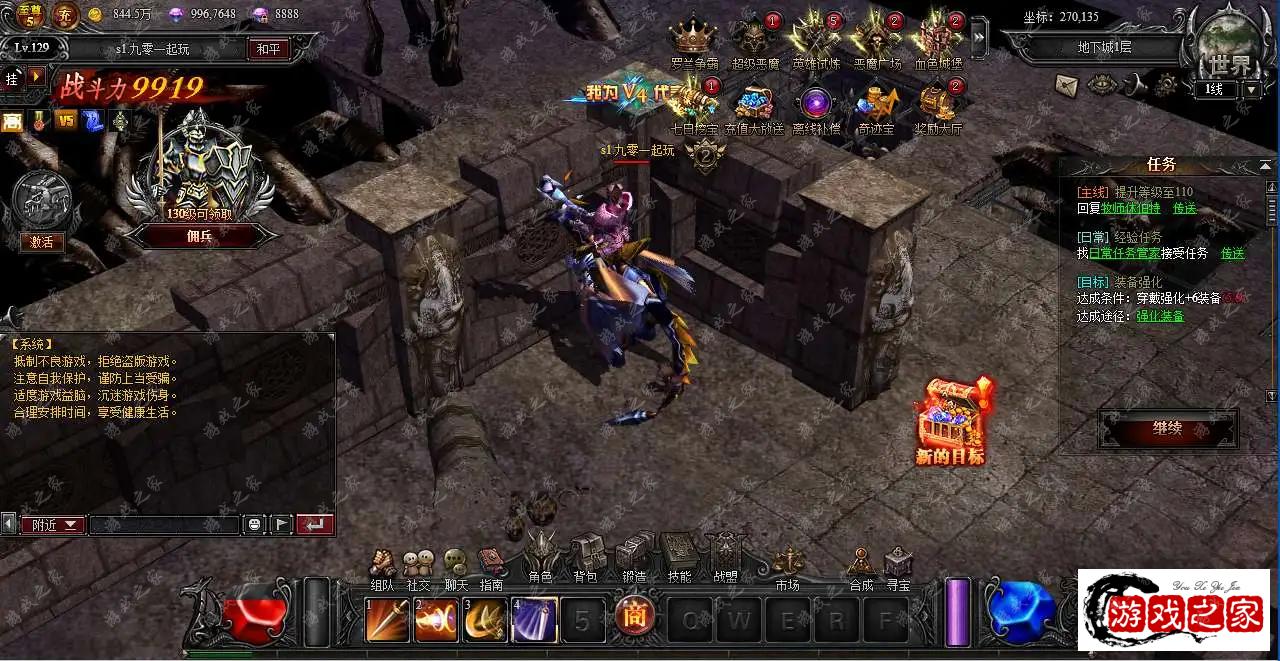Follow the 强化装备 quest link
This screenshot has height=661, width=1280.
coord(1160,316)
